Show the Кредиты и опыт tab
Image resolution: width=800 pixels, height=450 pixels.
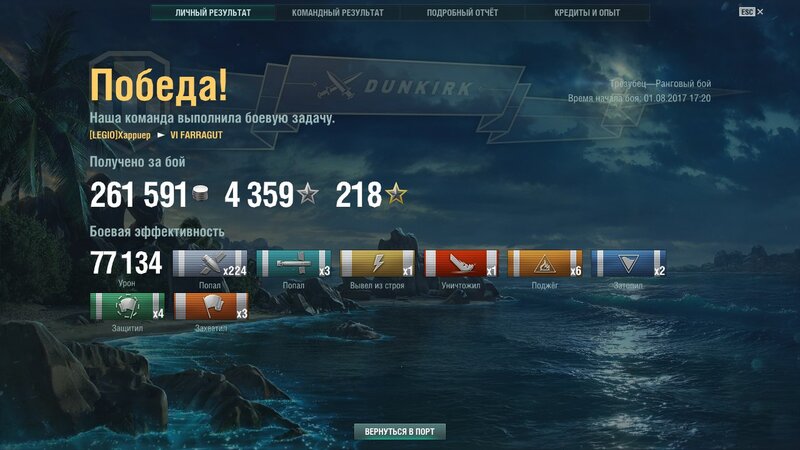click(x=587, y=13)
